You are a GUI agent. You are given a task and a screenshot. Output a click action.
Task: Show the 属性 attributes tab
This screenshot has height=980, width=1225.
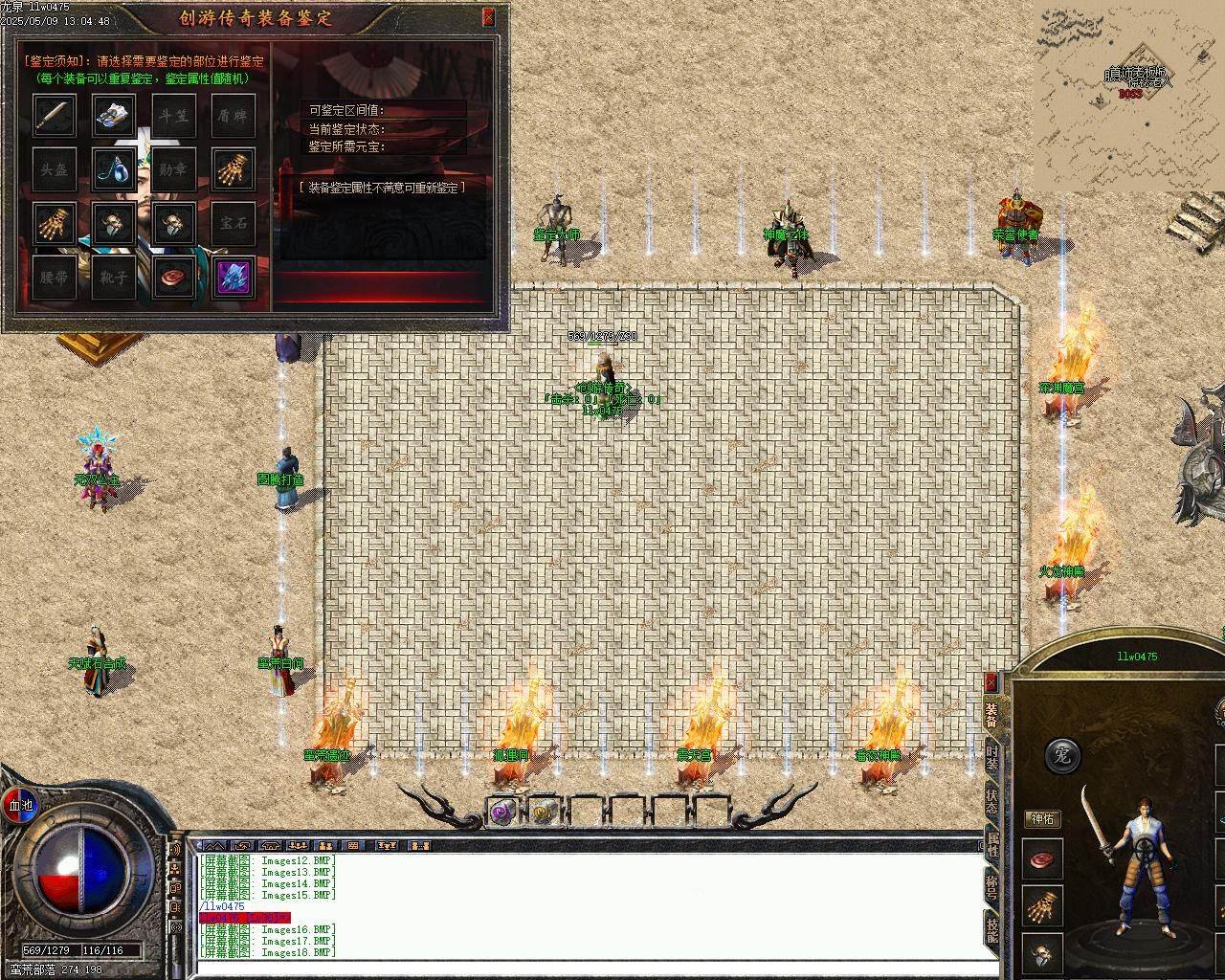pyautogui.click(x=991, y=842)
